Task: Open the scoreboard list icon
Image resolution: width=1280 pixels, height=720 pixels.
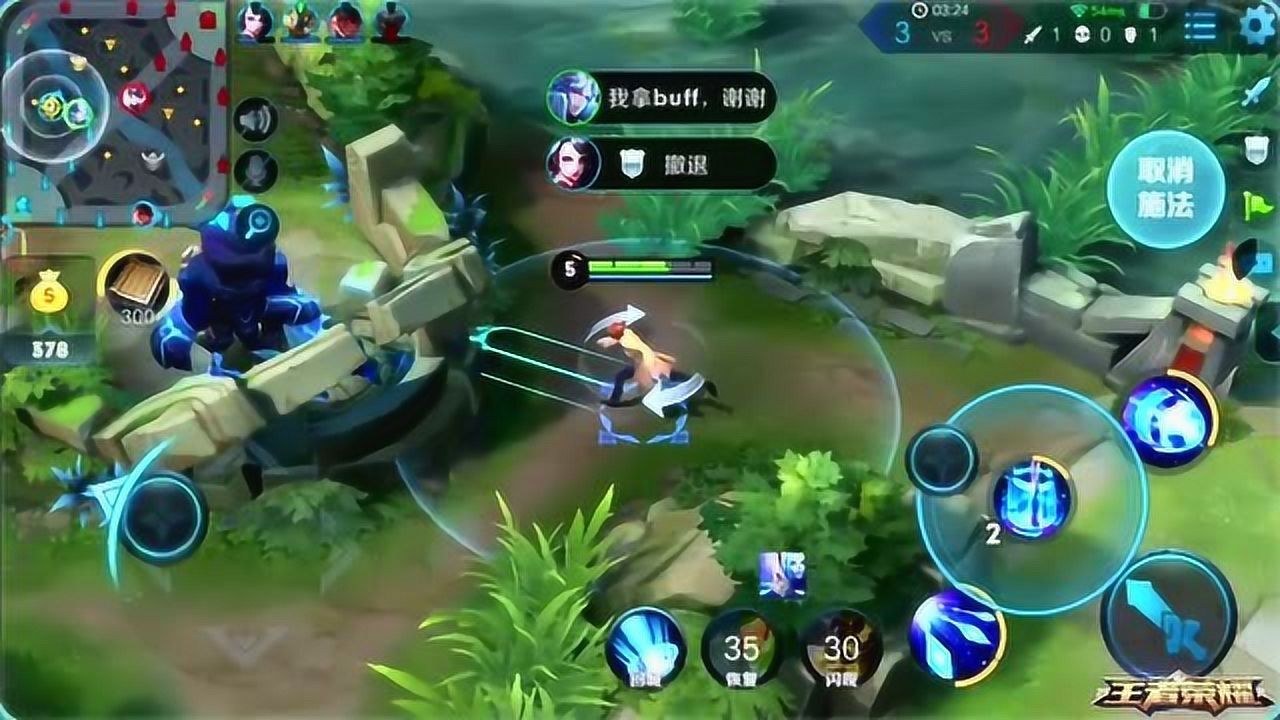Action: coord(1200,27)
